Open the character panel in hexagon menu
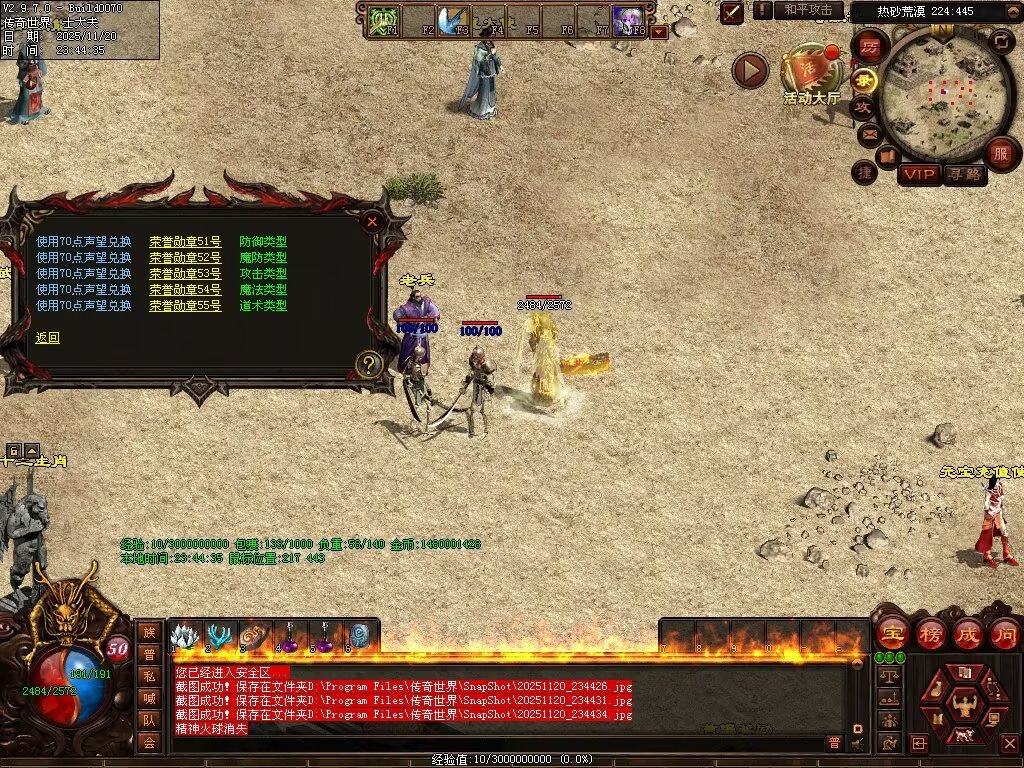The image size is (1024, 768). pos(964,707)
